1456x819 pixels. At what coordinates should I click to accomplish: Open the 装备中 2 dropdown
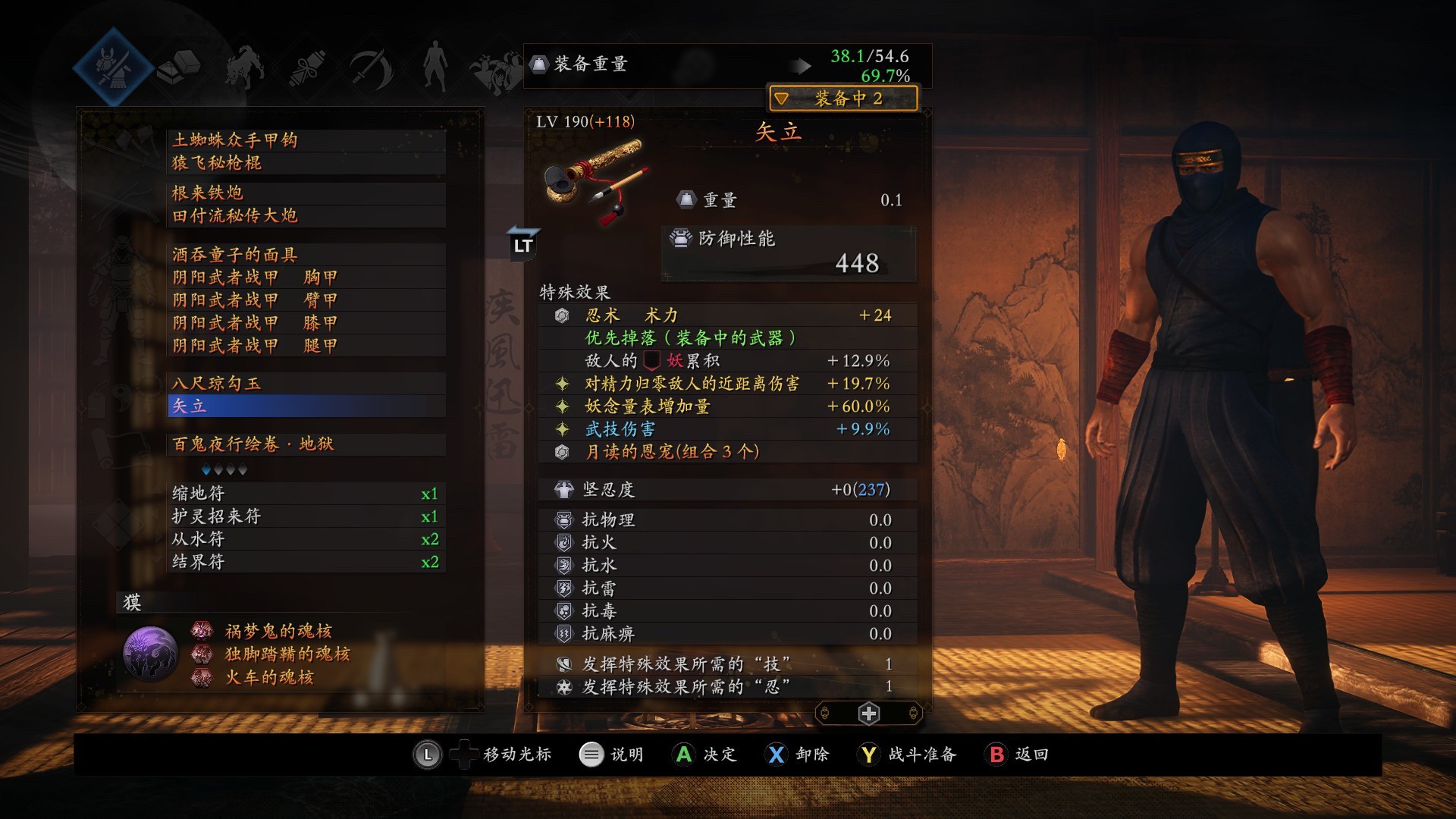coord(843,99)
